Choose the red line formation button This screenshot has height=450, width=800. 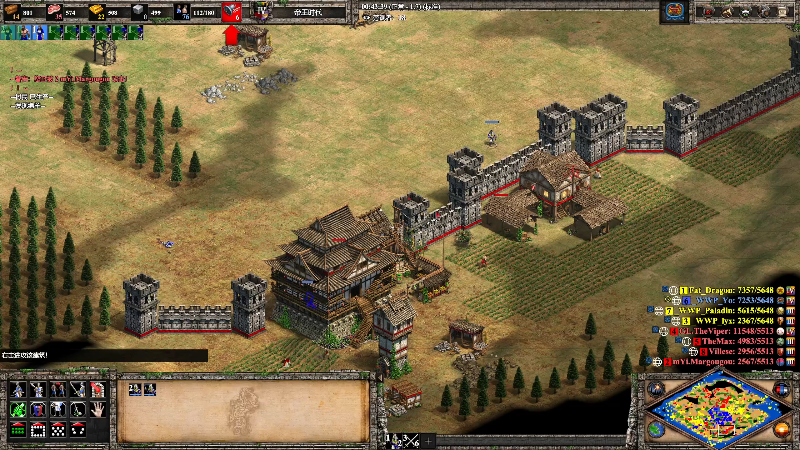(18, 430)
